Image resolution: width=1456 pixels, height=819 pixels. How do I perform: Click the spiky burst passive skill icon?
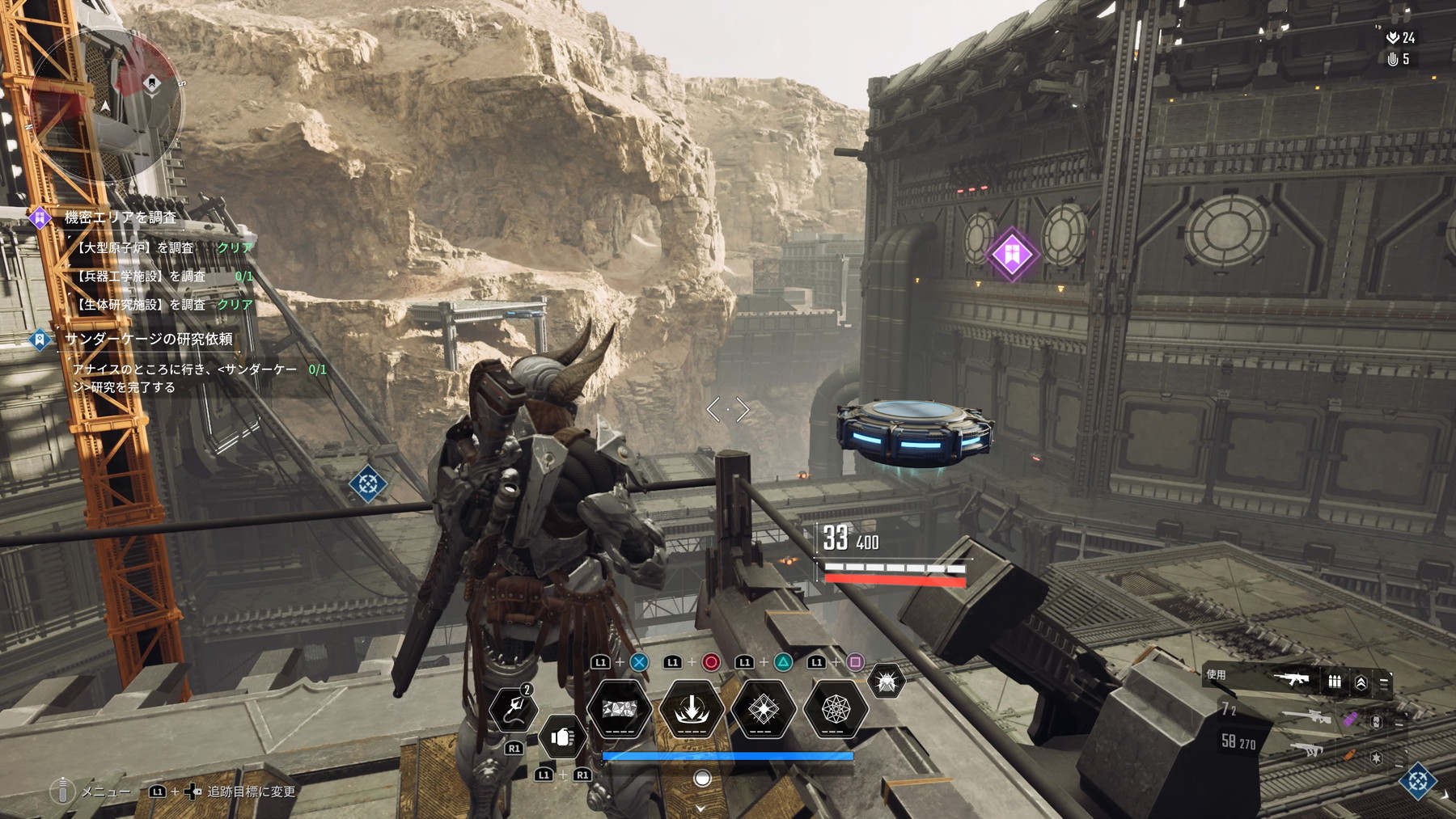(x=886, y=682)
